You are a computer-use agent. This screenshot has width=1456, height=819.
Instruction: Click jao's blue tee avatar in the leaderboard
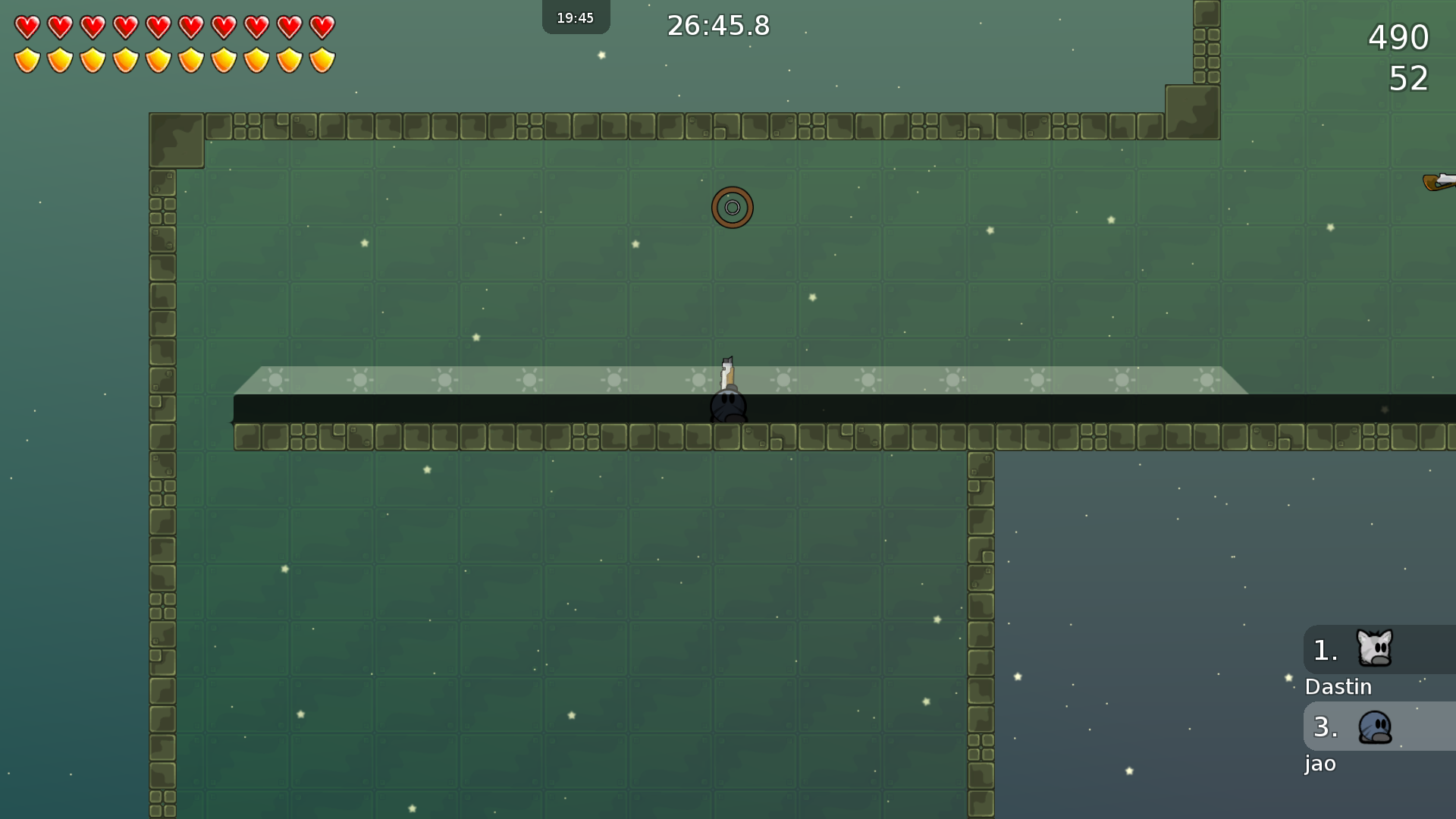tap(1377, 727)
